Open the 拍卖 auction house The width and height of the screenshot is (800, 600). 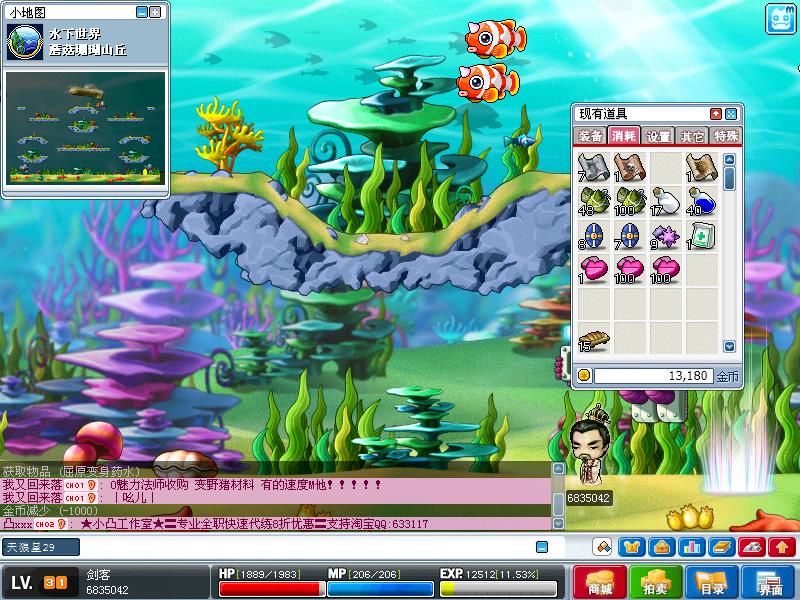pyautogui.click(x=655, y=583)
